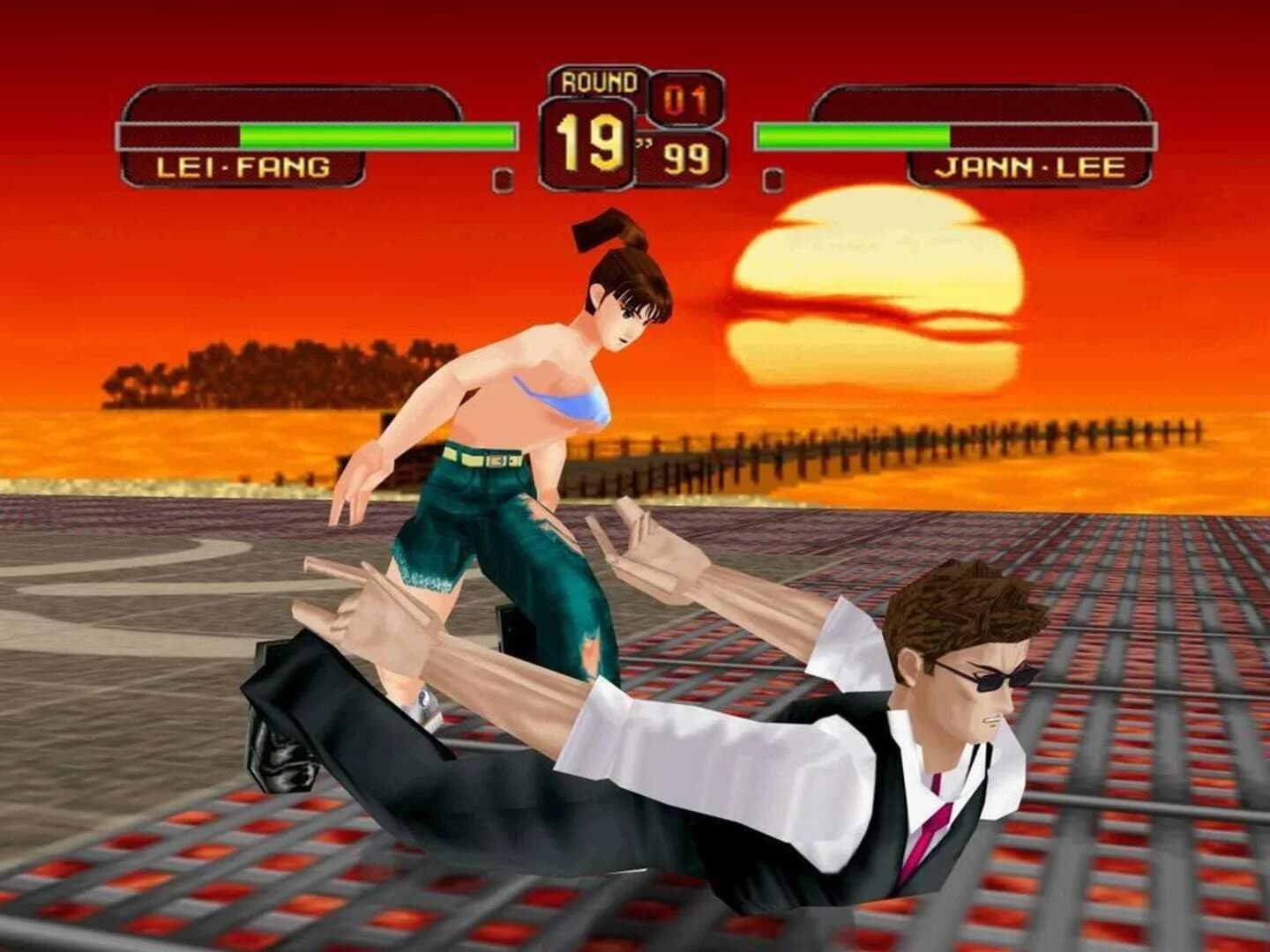Click the small red dot beside Lei-Fang's bar
This screenshot has height=952, width=1270.
click(503, 178)
